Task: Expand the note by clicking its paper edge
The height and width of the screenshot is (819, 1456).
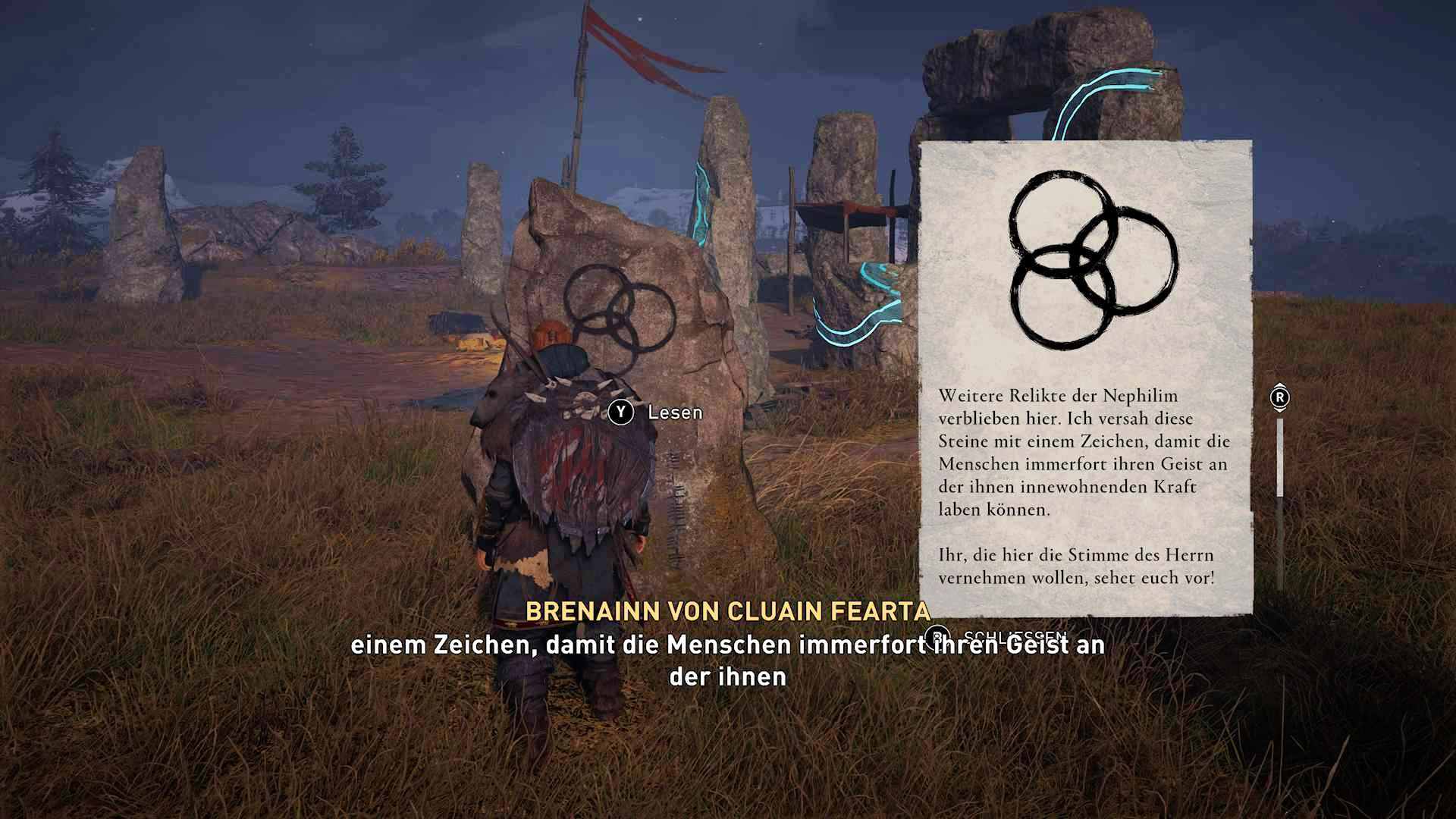Action: [x=1251, y=379]
